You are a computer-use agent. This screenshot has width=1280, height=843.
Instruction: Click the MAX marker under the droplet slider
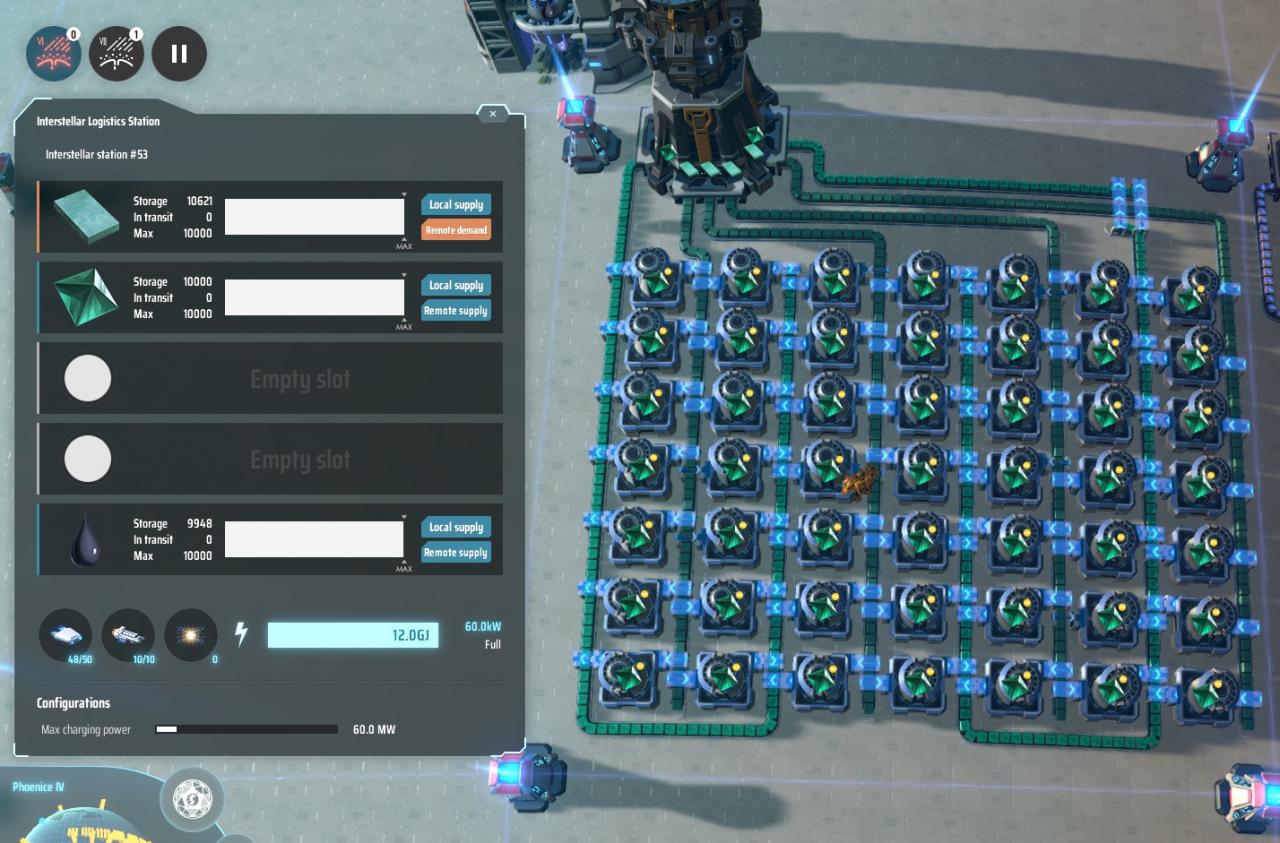coord(405,566)
